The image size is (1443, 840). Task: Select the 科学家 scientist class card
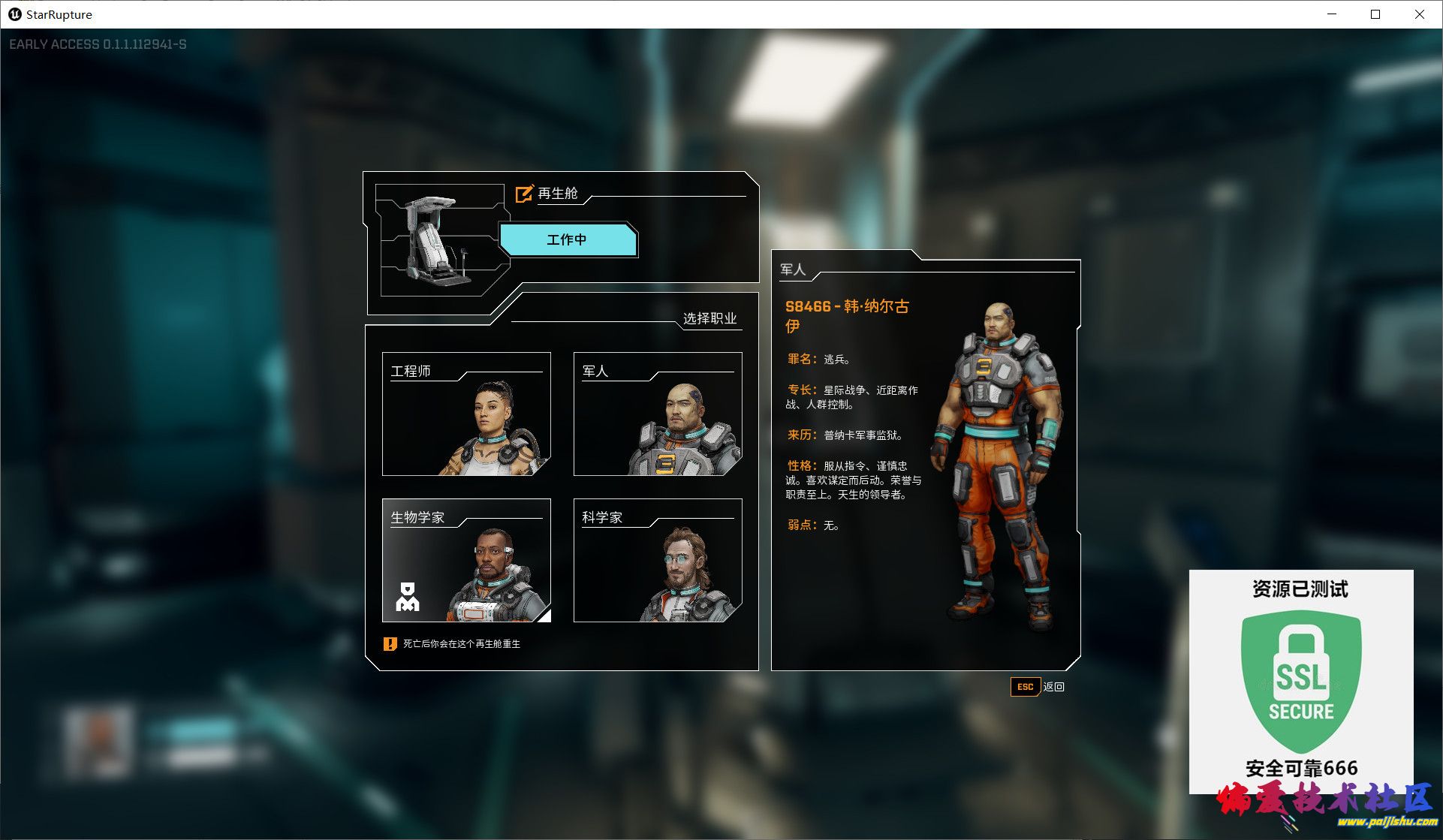(658, 560)
